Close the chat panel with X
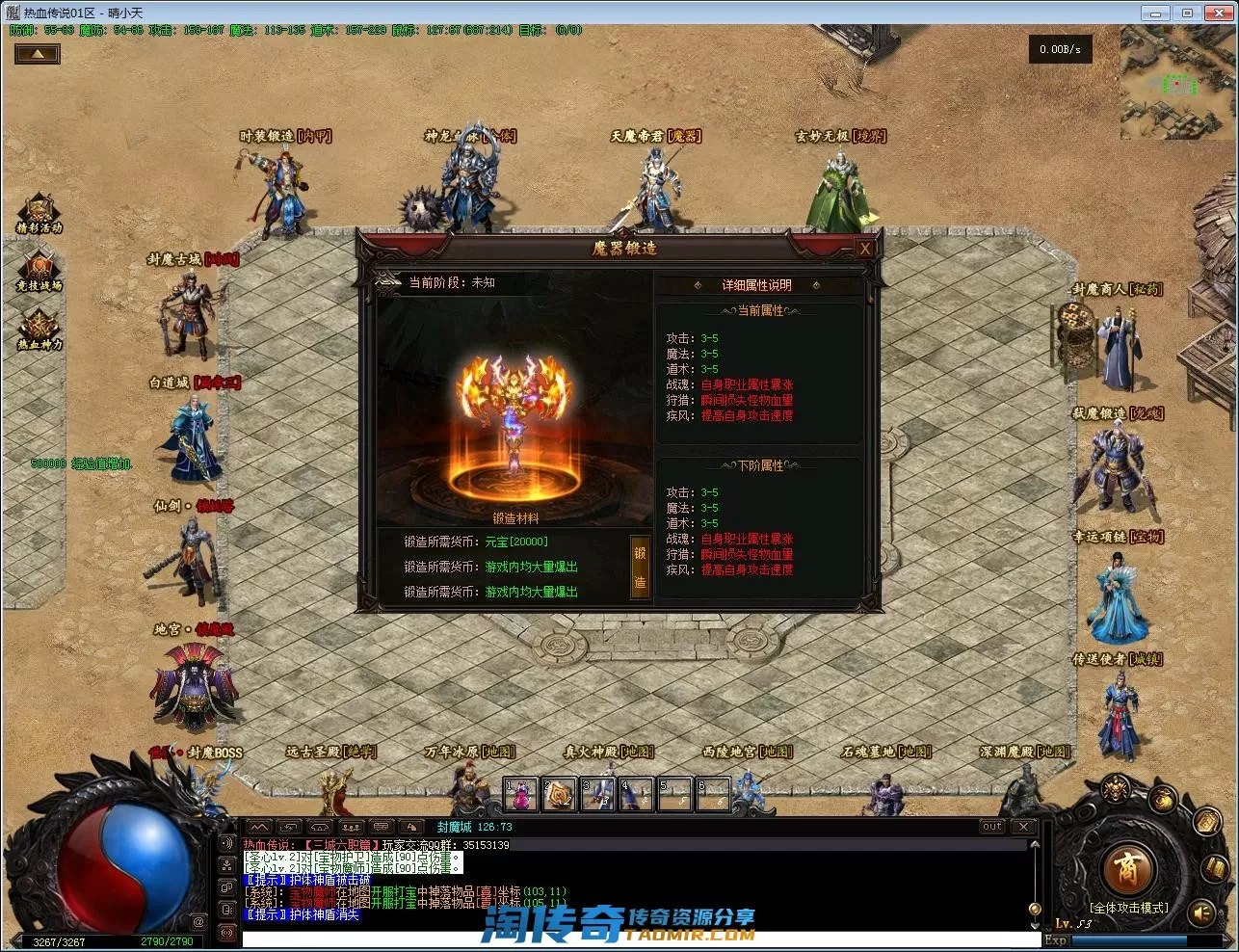The height and width of the screenshot is (952, 1239). click(1023, 827)
